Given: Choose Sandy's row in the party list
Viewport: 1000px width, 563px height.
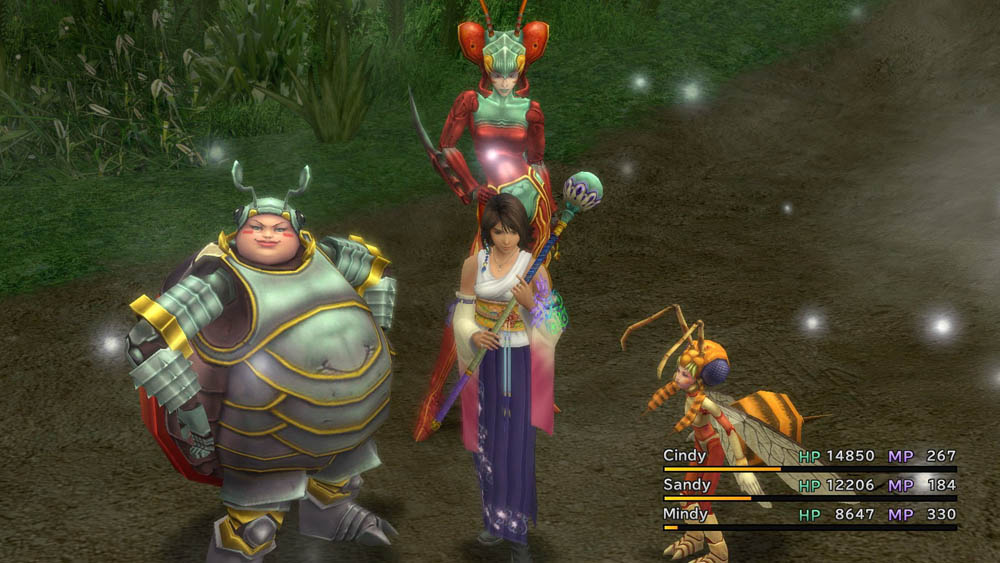Looking at the screenshot, I should (x=687, y=485).
